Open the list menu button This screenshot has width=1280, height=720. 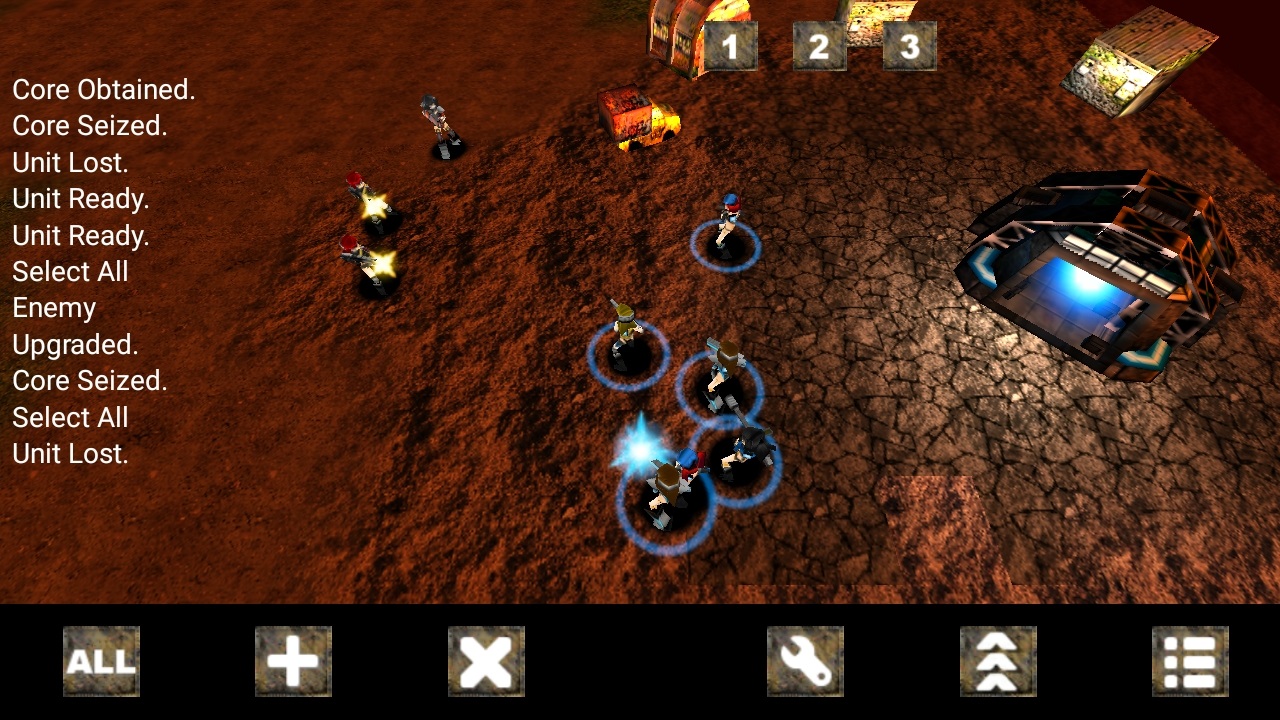click(x=1190, y=661)
